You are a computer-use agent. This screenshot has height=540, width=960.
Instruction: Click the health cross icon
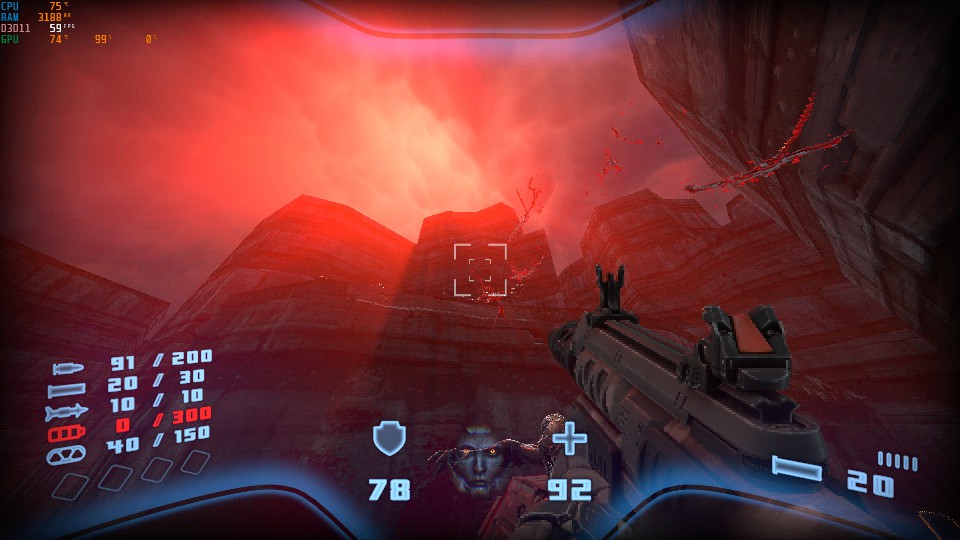[570, 438]
